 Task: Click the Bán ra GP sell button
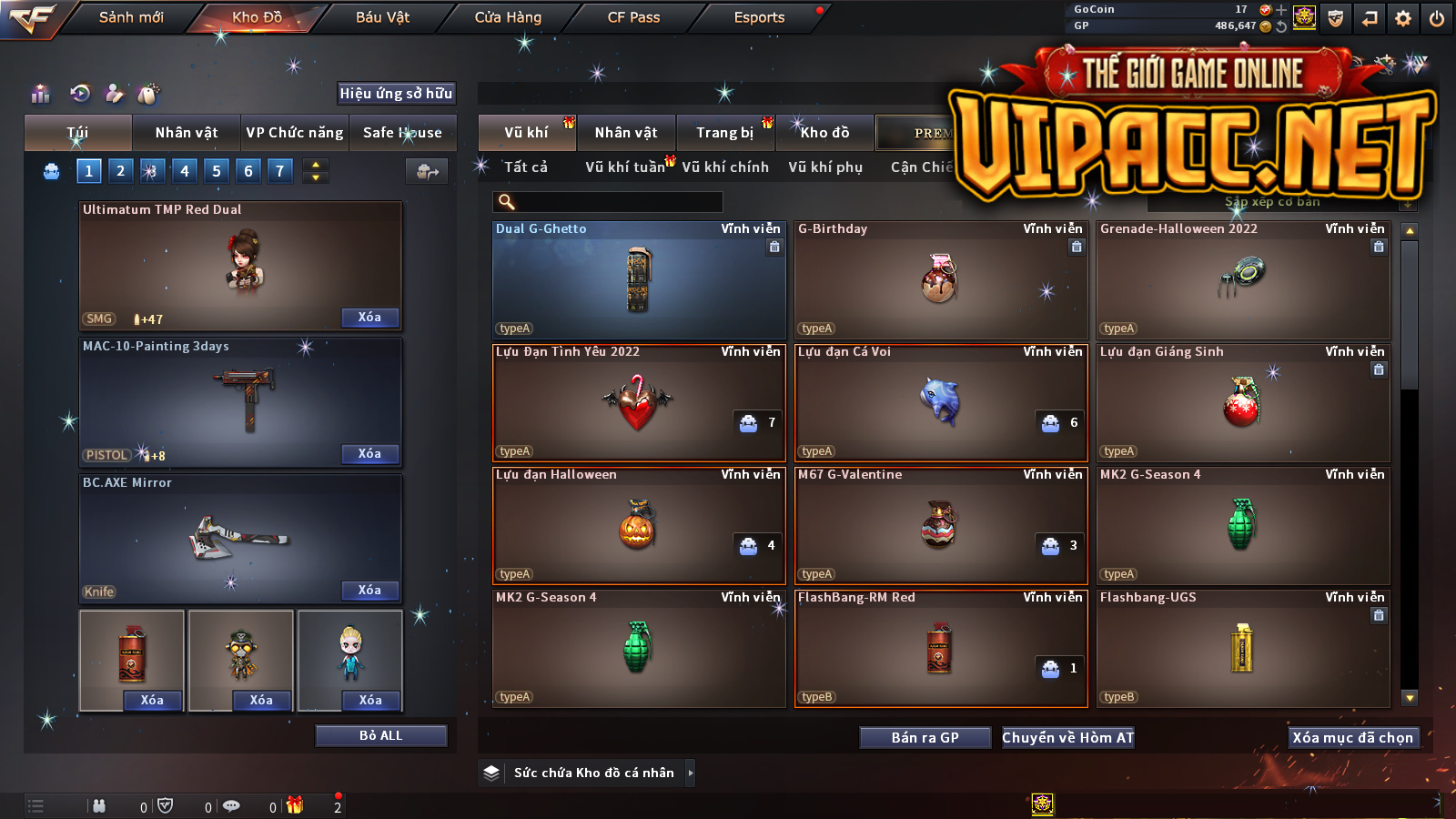tap(925, 737)
